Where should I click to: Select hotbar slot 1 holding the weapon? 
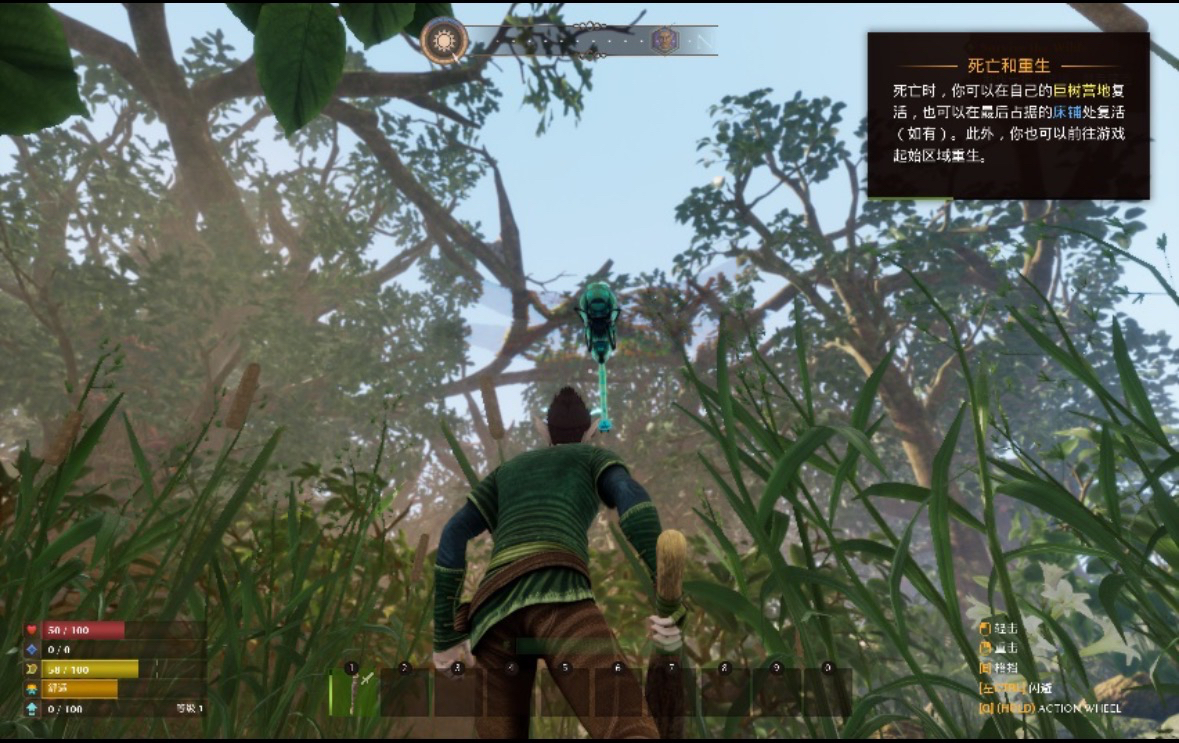click(x=352, y=692)
